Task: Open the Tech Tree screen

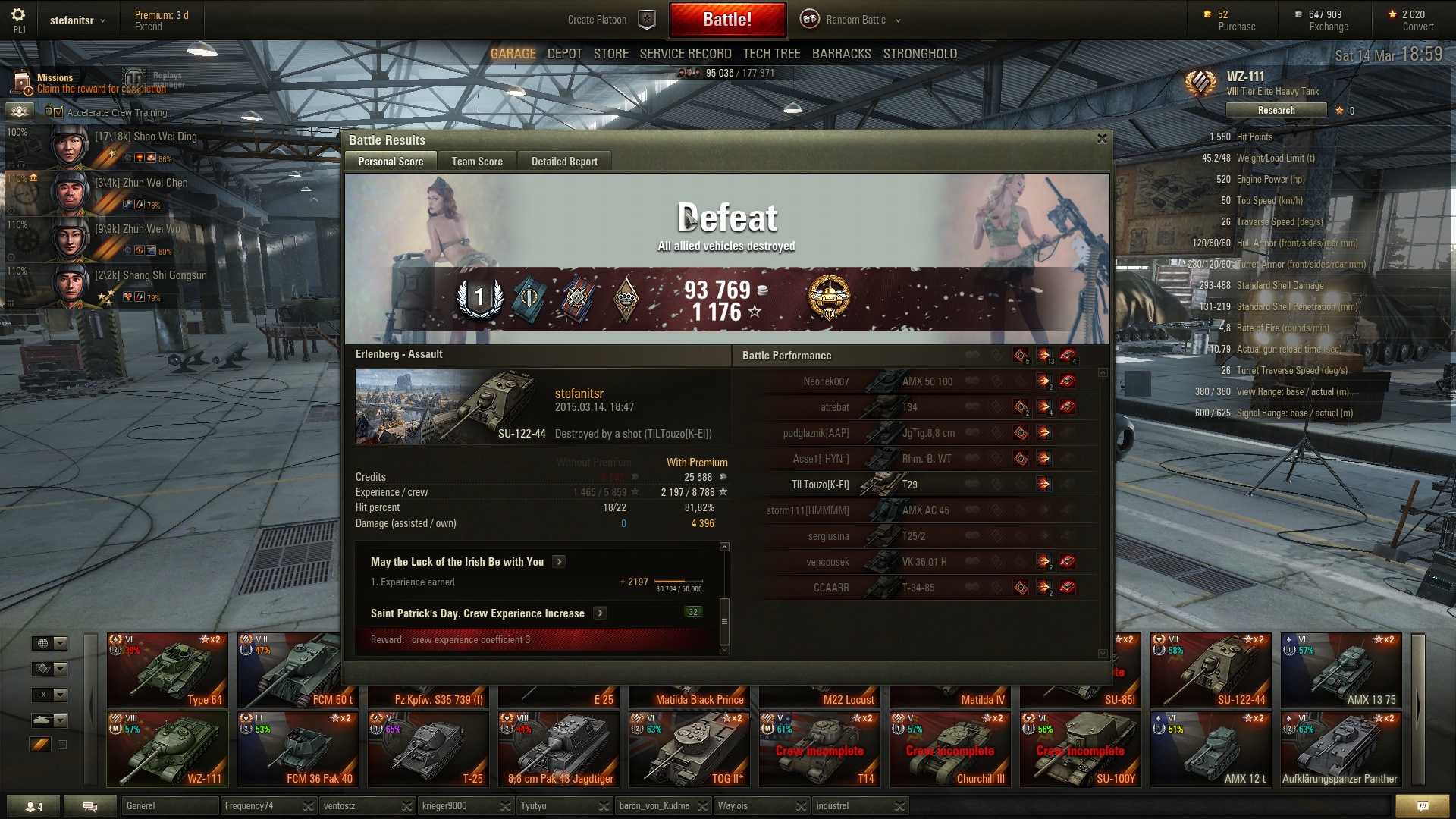Action: (x=771, y=54)
